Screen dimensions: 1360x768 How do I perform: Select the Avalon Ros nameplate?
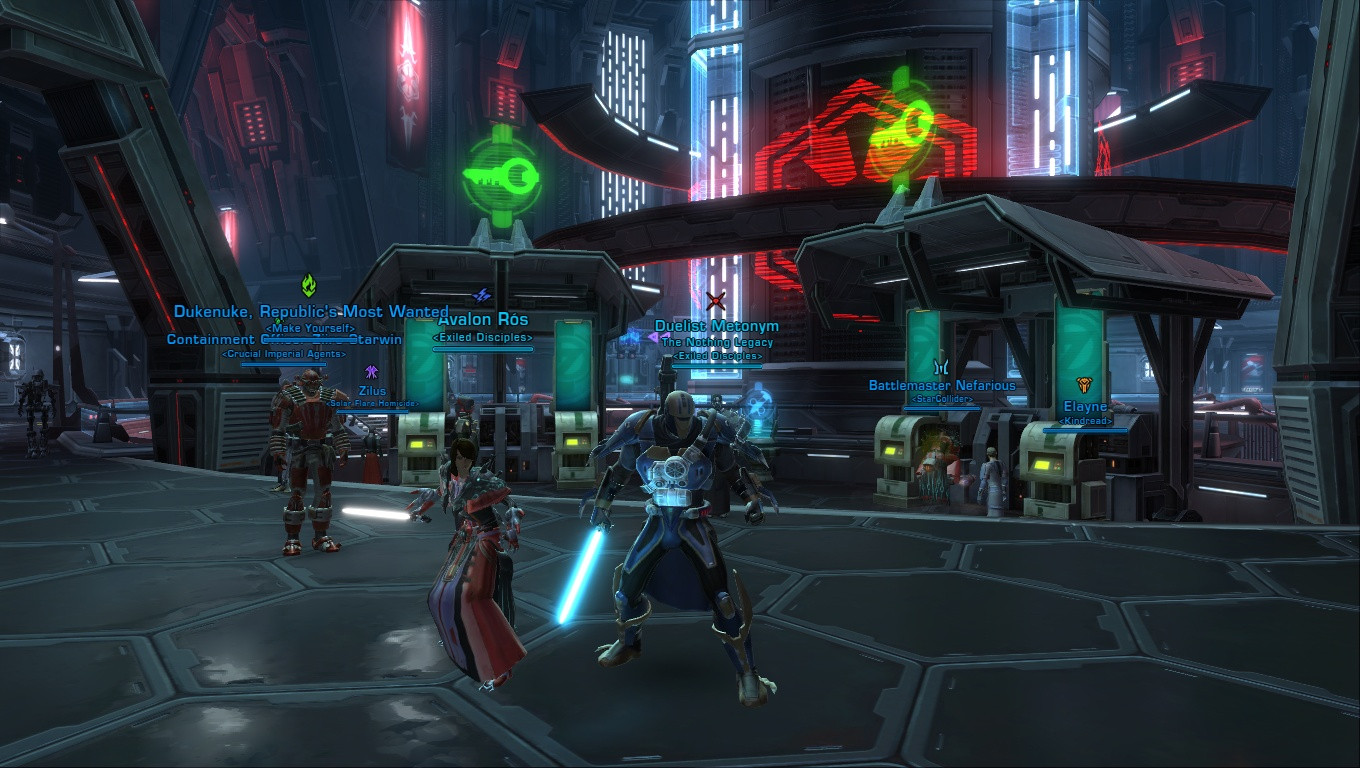[483, 320]
